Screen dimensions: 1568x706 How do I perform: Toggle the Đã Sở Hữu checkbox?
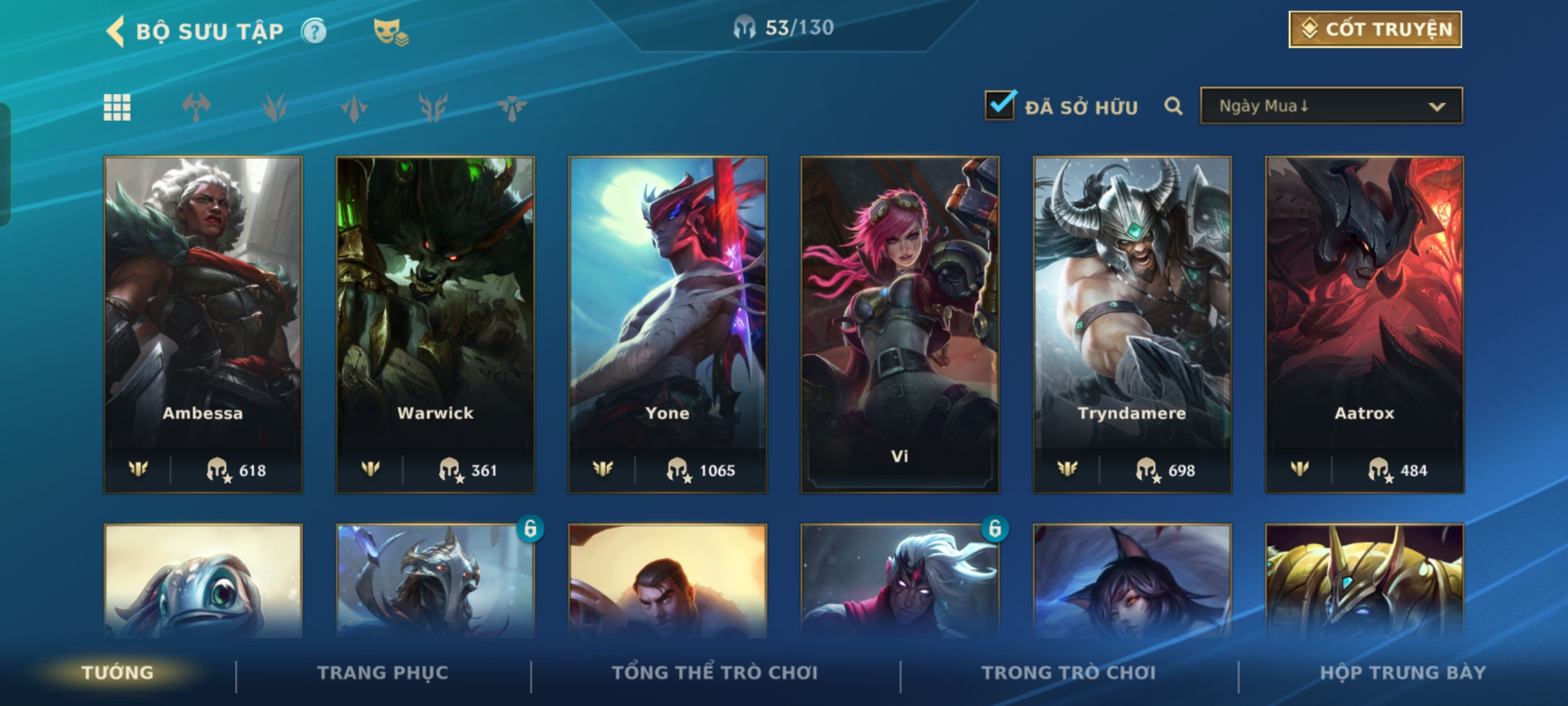[x=1000, y=106]
